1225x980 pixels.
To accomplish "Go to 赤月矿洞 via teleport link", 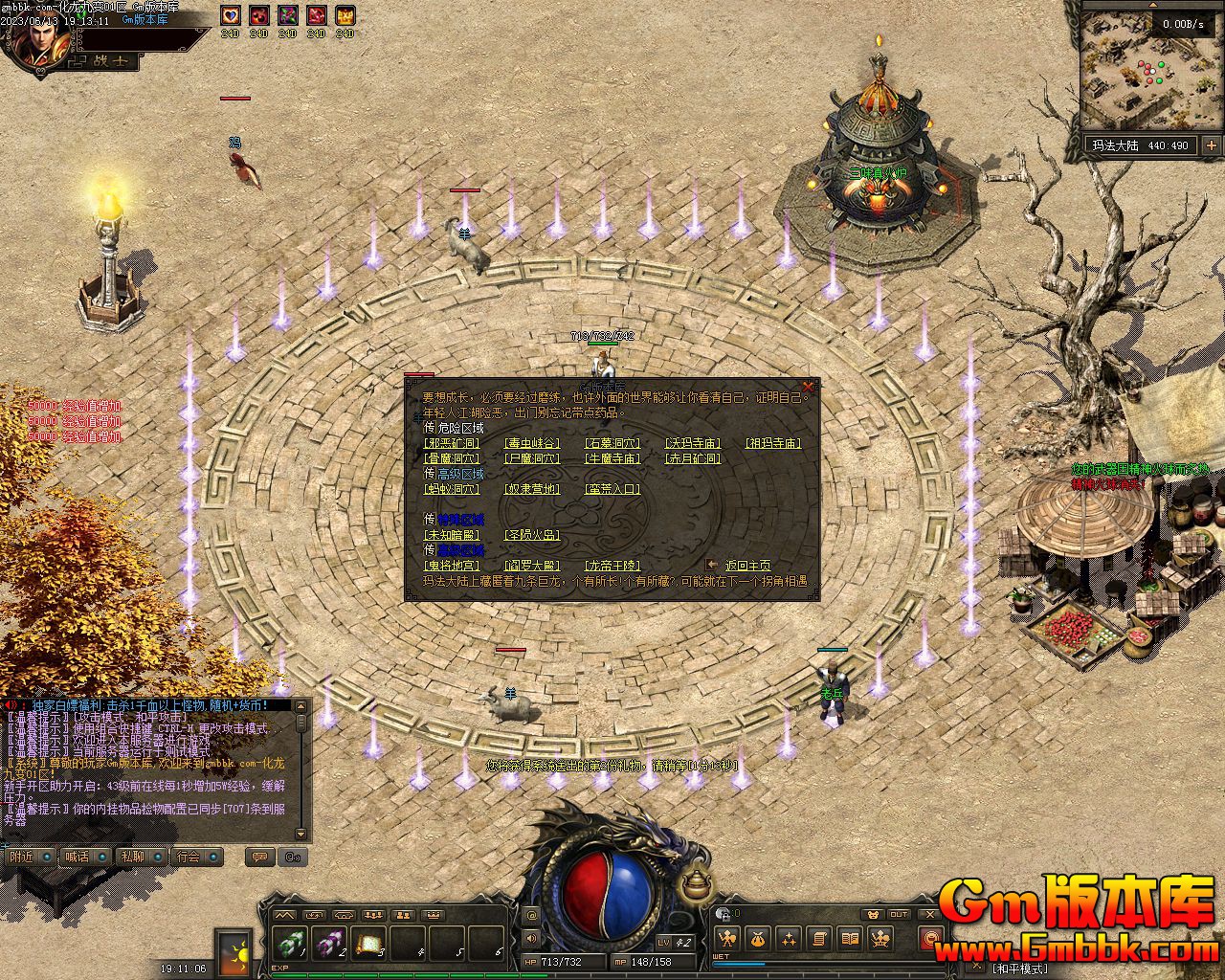I will [x=693, y=458].
